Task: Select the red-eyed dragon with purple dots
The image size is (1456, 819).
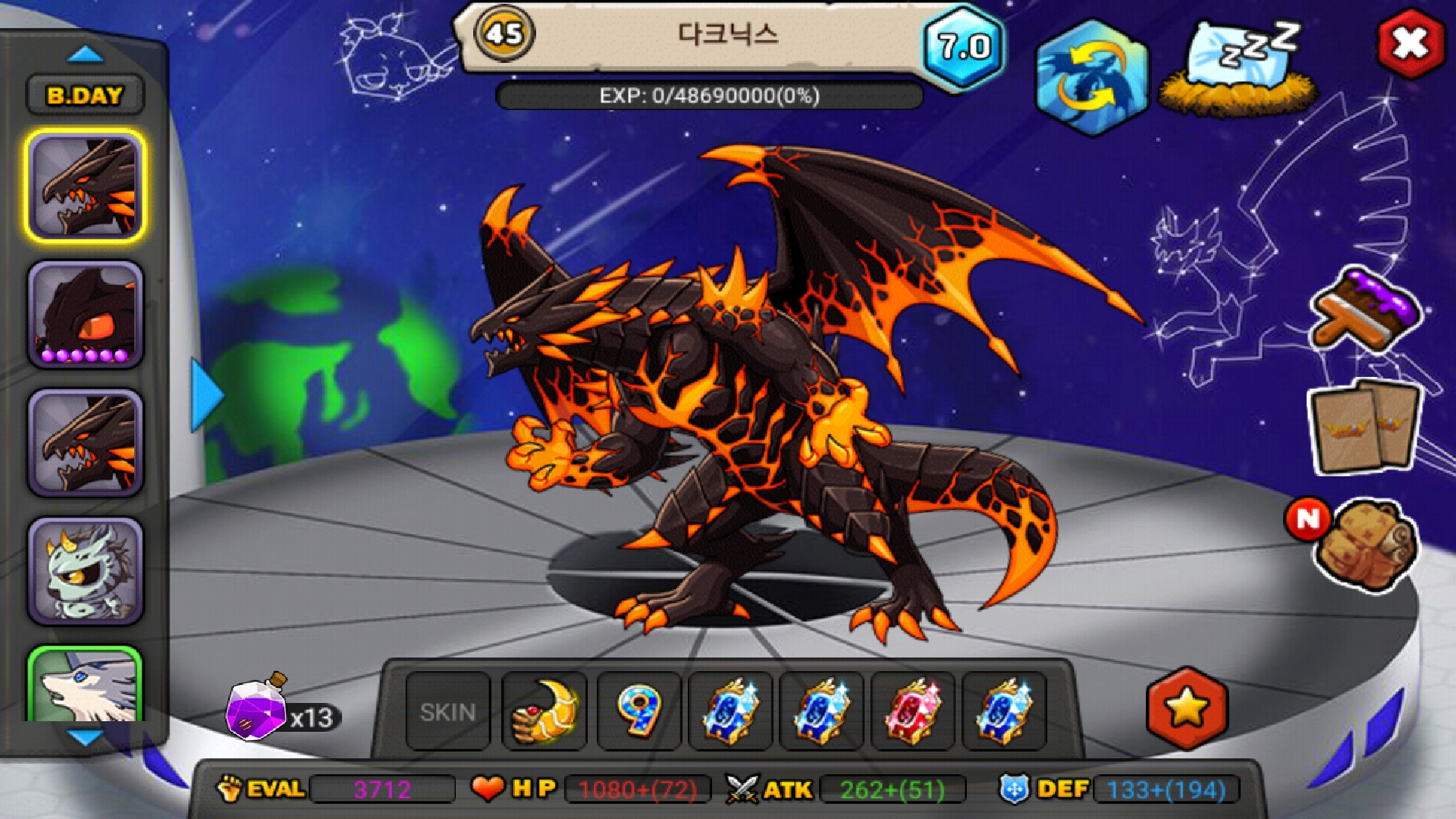Action: click(x=86, y=315)
